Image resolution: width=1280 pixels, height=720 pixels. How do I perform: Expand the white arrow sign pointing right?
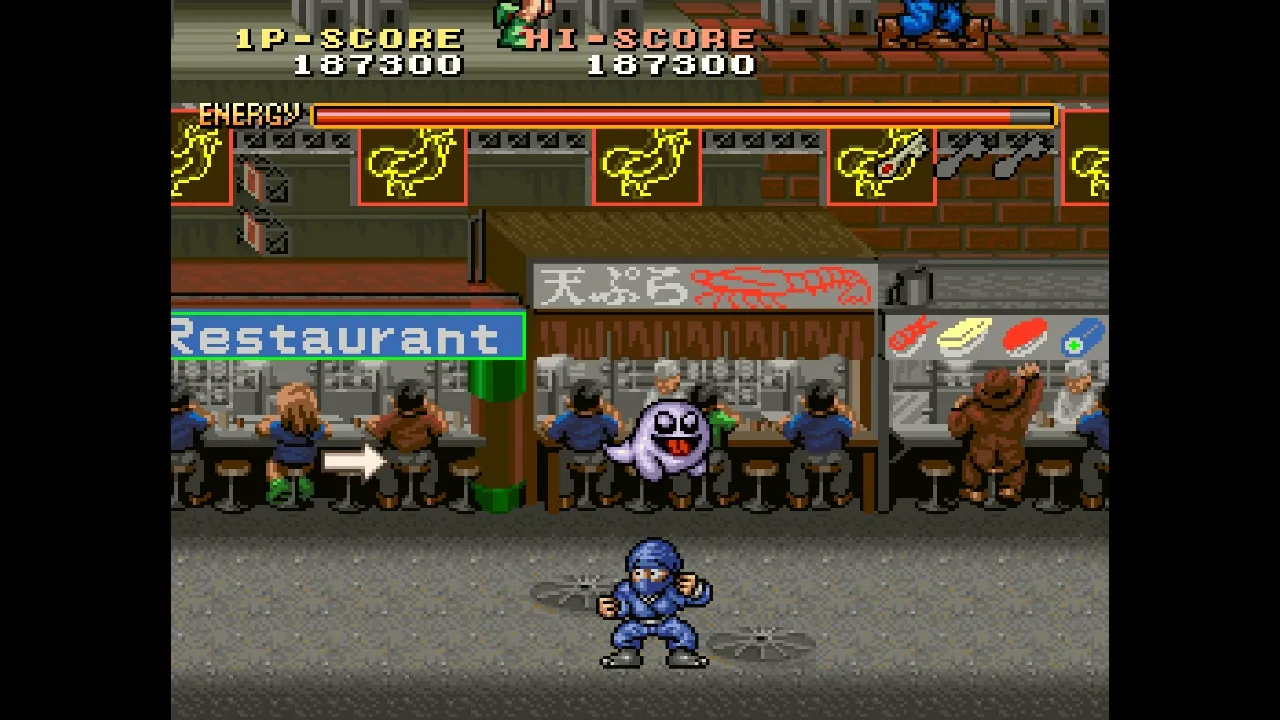coord(352,461)
